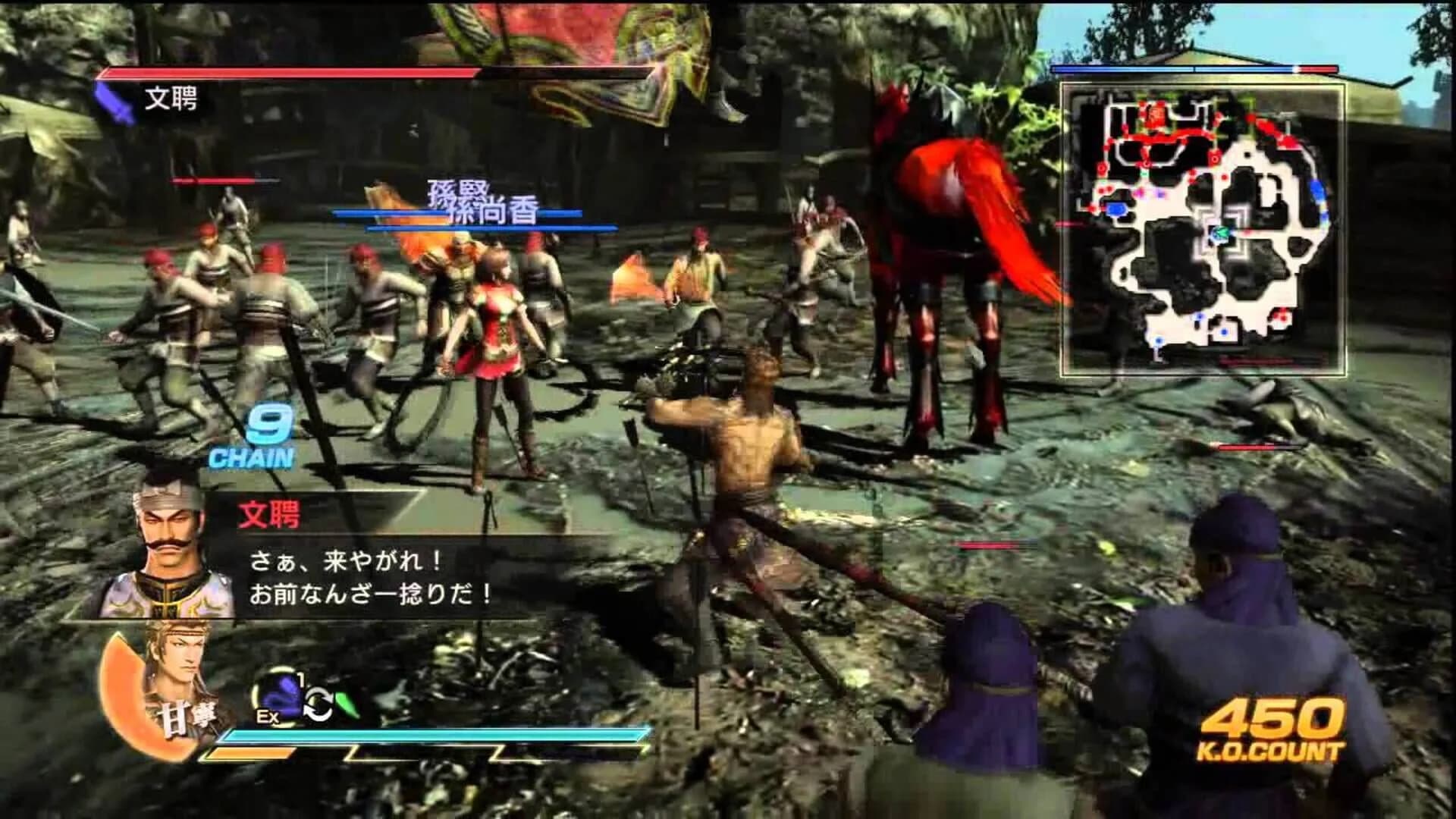
Task: Toggle the blue ally marker on the minimap
Action: coord(1117,211)
